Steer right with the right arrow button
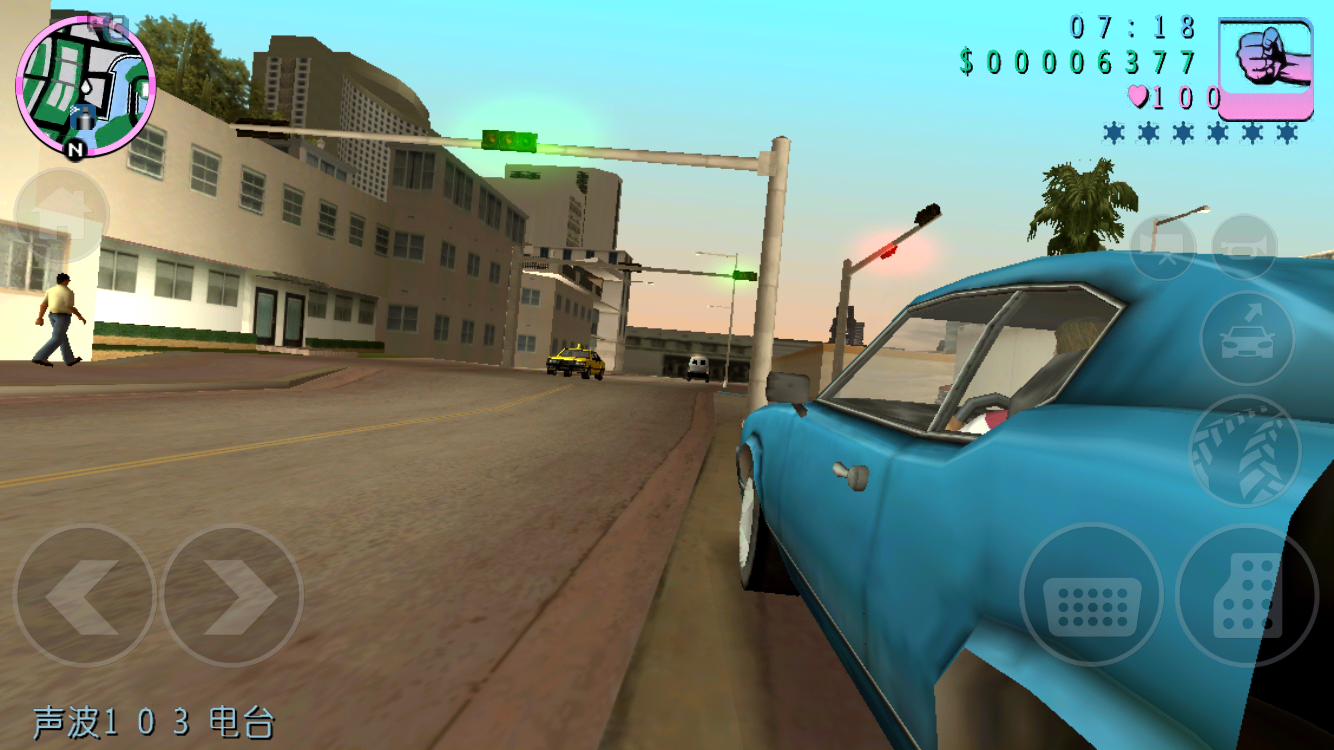 tap(232, 595)
